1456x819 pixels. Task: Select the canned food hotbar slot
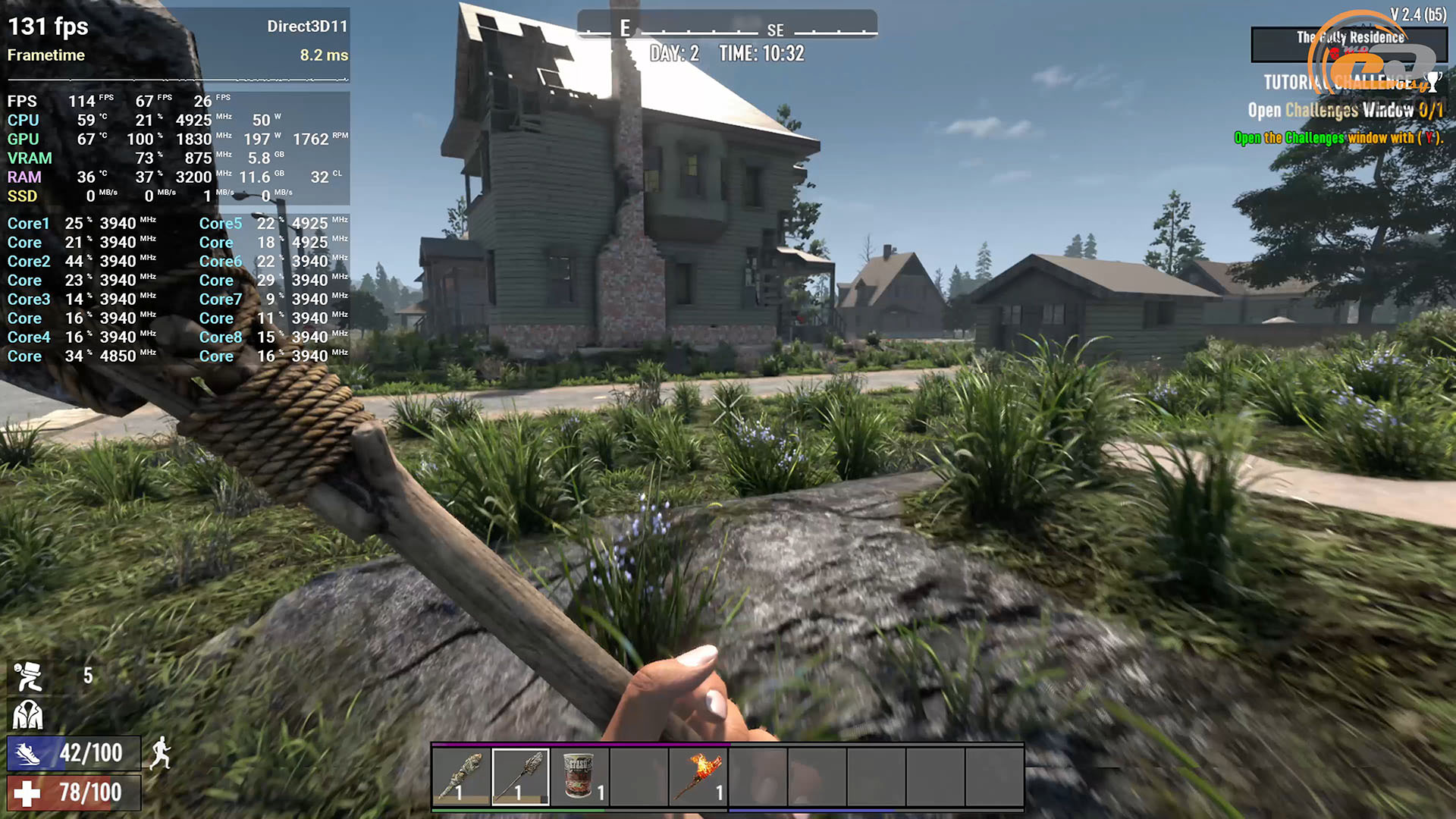coord(579,777)
